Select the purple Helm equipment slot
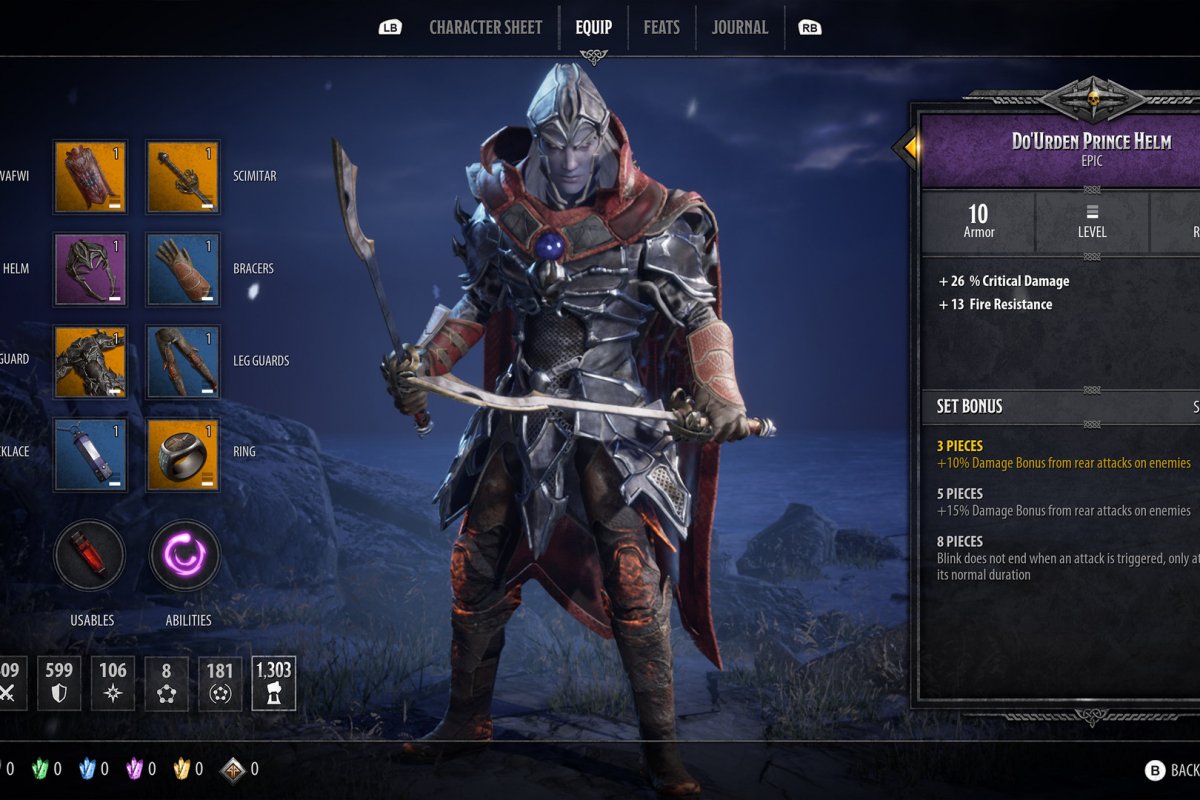 90,269
